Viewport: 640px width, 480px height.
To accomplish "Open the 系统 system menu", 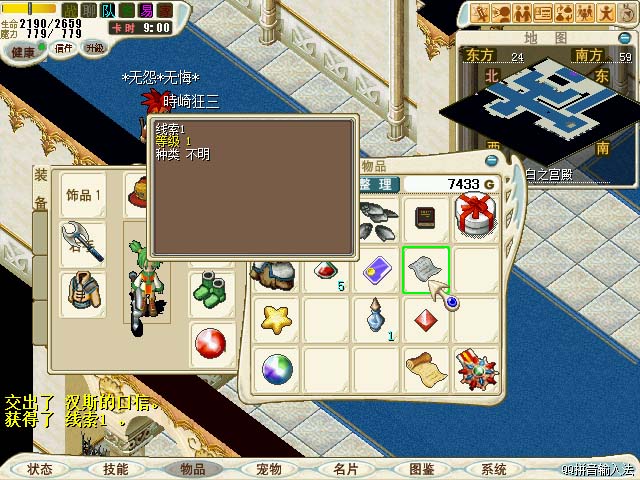I will tap(494, 469).
